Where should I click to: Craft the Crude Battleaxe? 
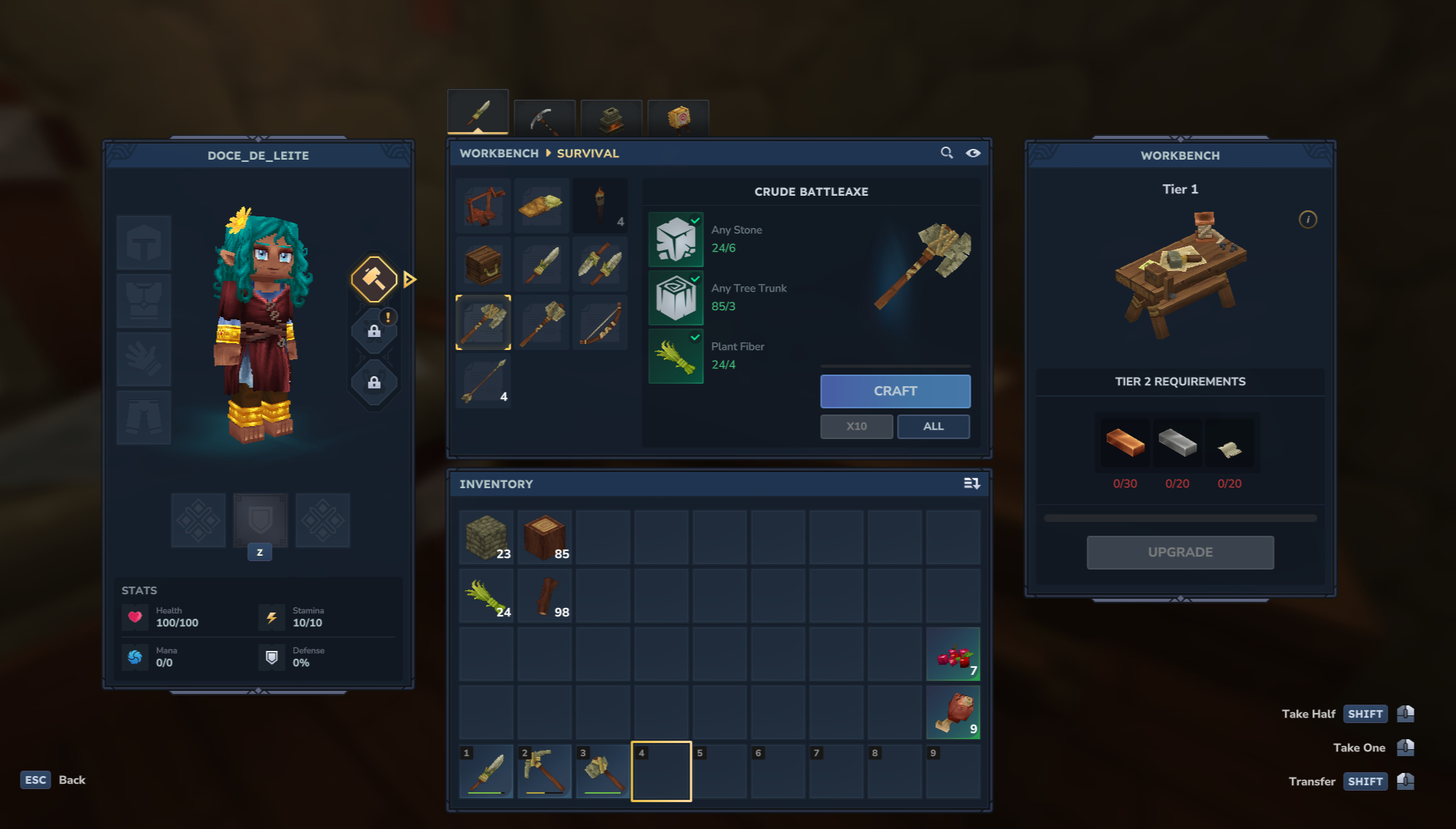click(895, 391)
